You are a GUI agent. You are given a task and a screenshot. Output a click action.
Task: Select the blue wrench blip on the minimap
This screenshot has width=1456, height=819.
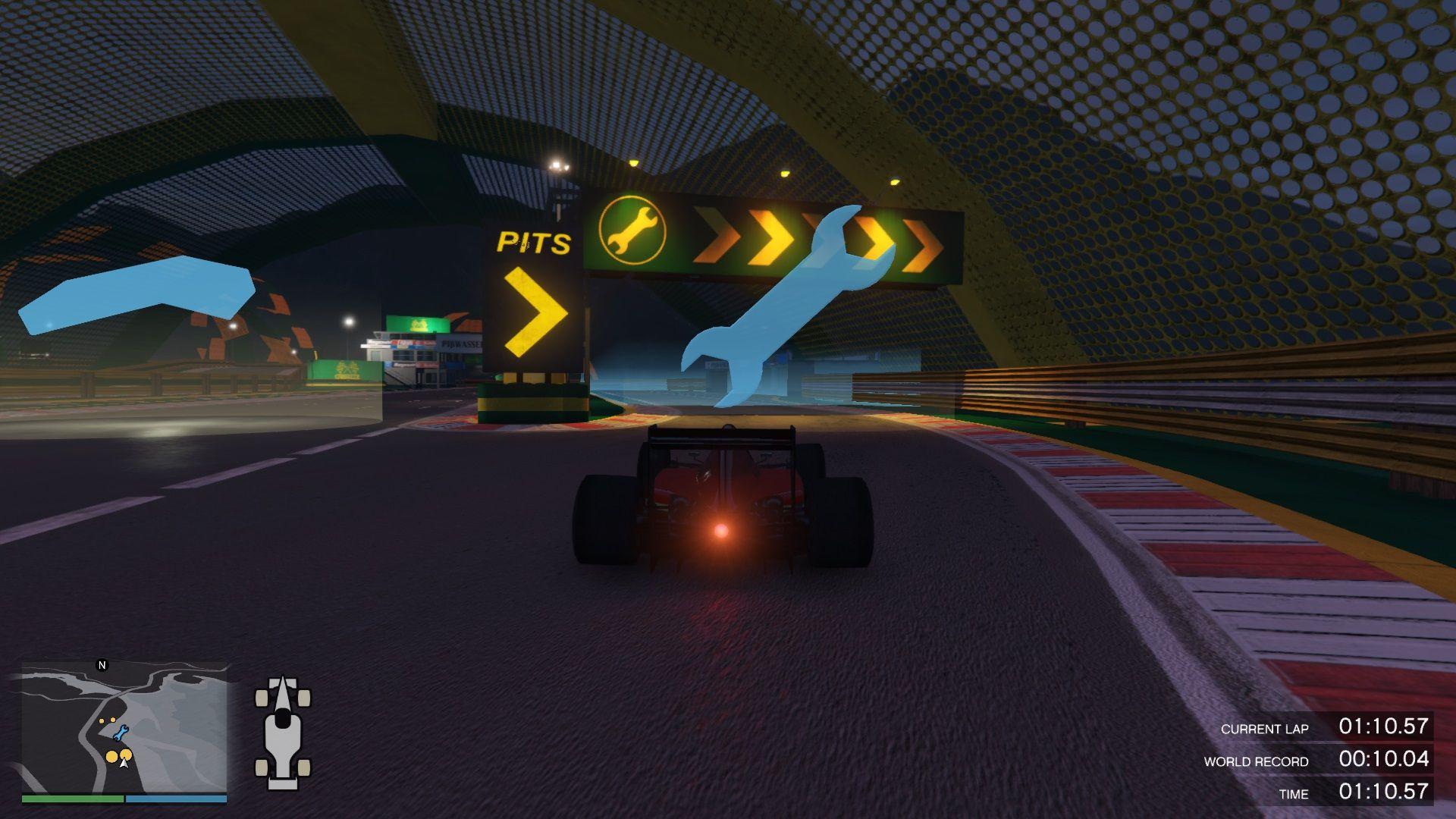coord(120,733)
